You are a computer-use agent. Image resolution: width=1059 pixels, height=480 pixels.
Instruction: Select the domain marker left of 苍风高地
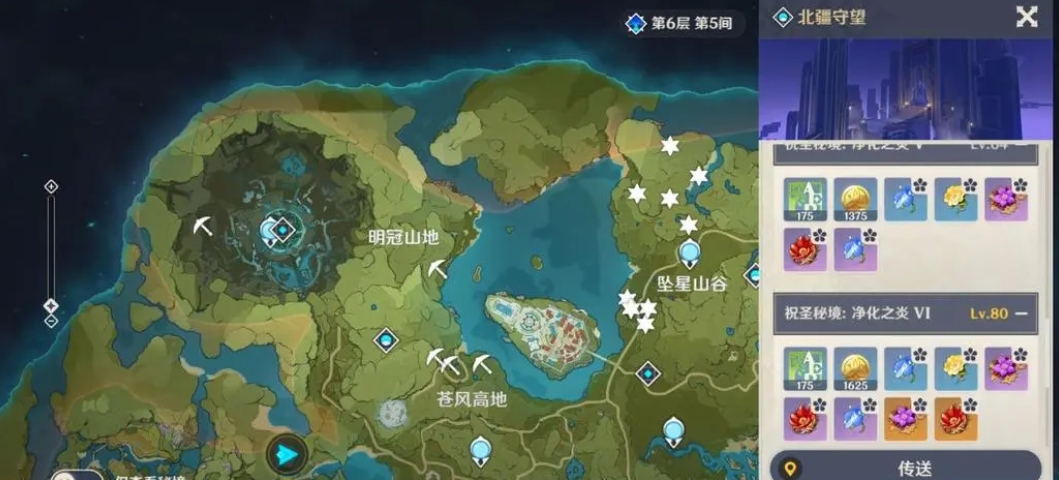pyautogui.click(x=386, y=341)
